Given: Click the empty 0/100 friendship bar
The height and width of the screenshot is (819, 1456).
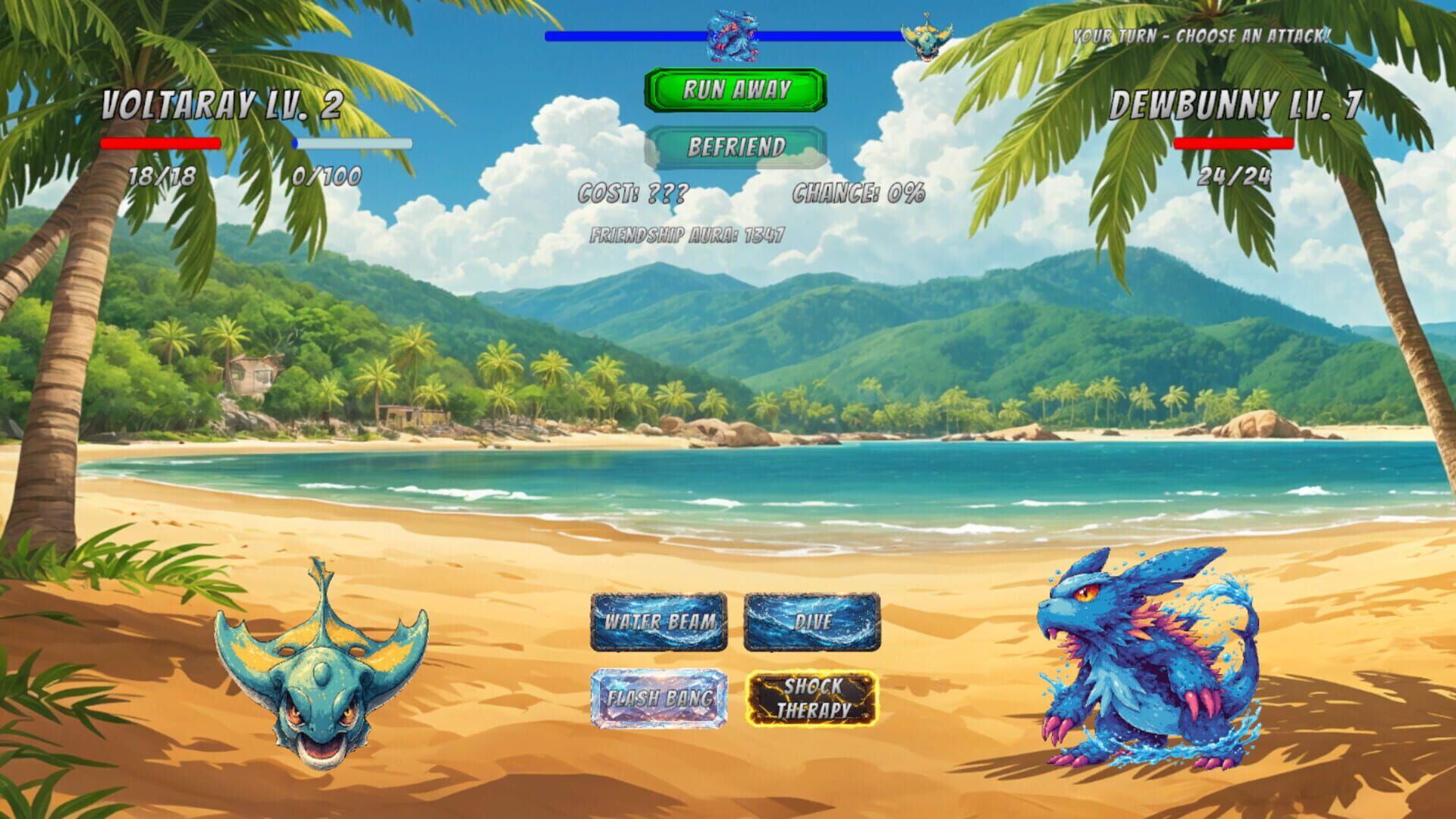Looking at the screenshot, I should 350,144.
